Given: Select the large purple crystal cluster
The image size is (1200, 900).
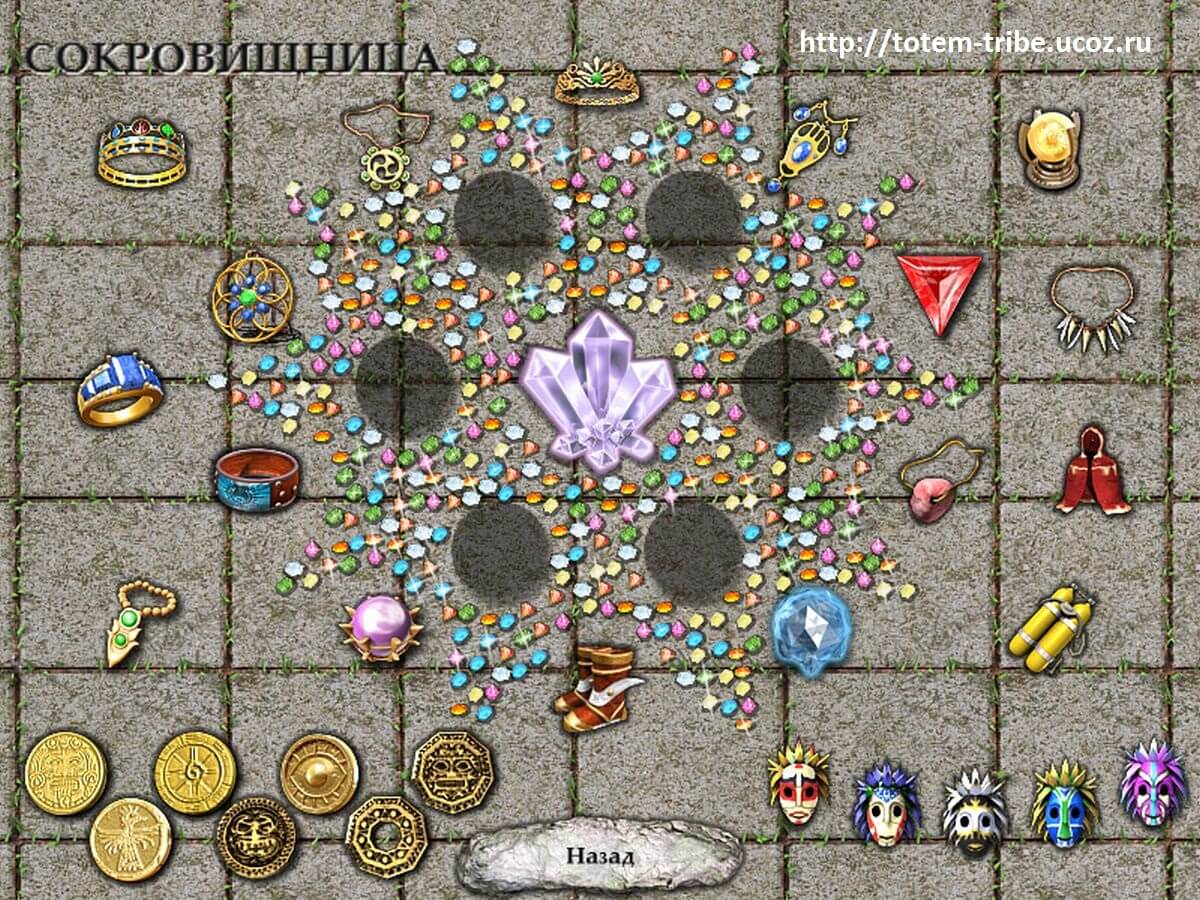Looking at the screenshot, I should pos(598,390).
